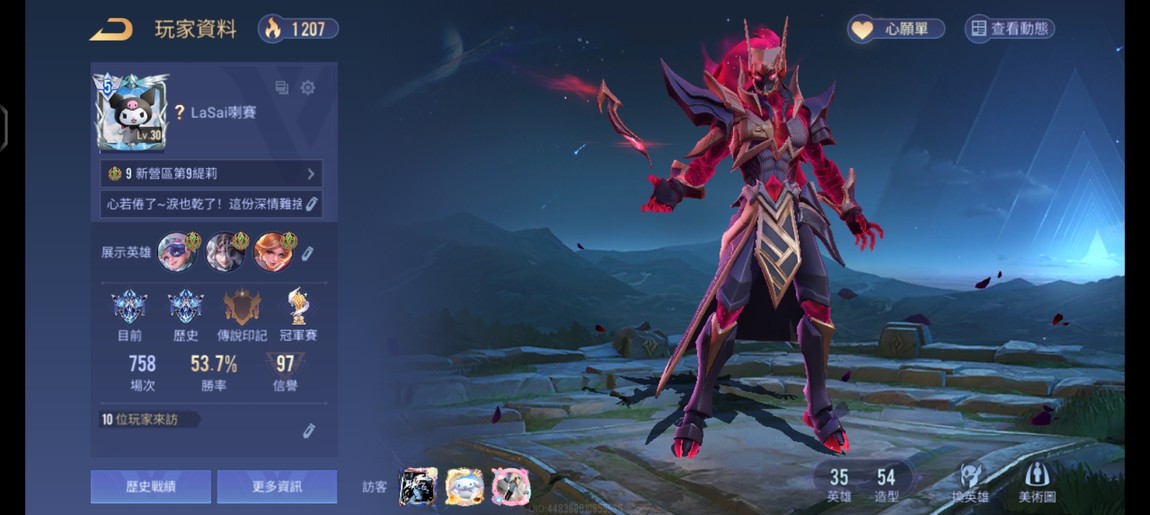This screenshot has height=515, width=1150.
Task: Show the 54 造型 skin collection
Action: click(886, 485)
